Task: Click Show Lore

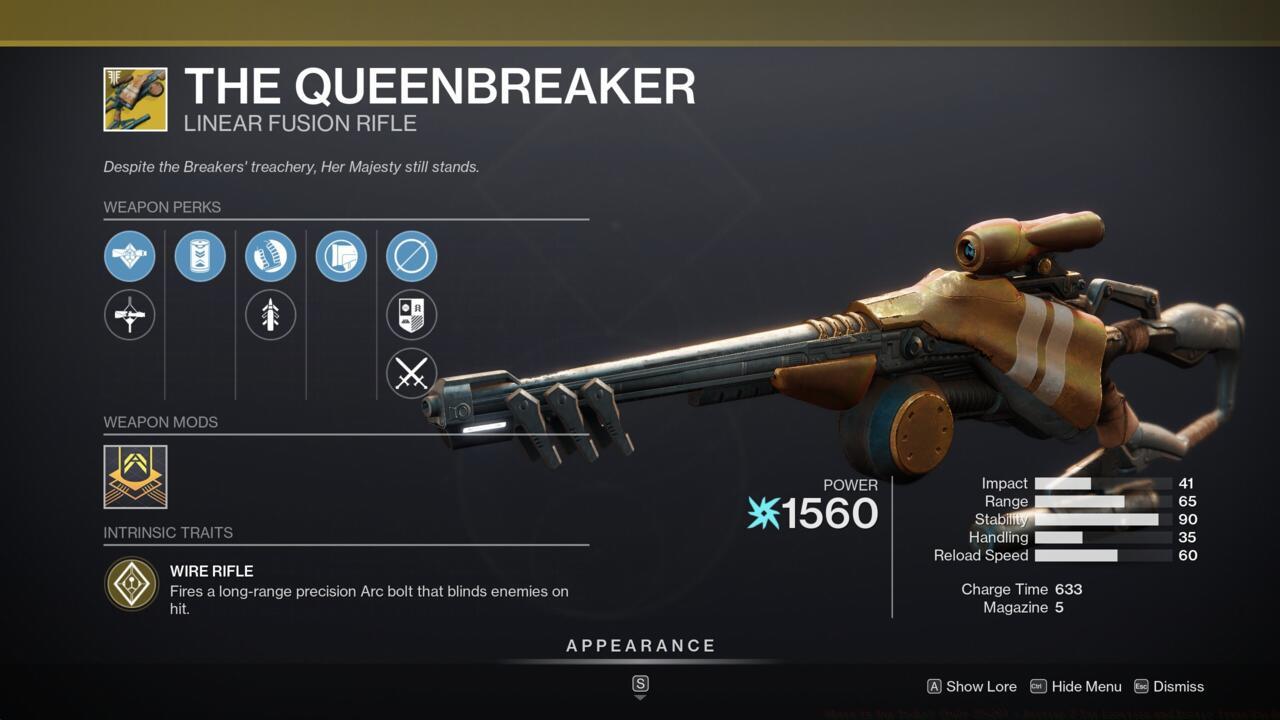Action: click(x=971, y=687)
